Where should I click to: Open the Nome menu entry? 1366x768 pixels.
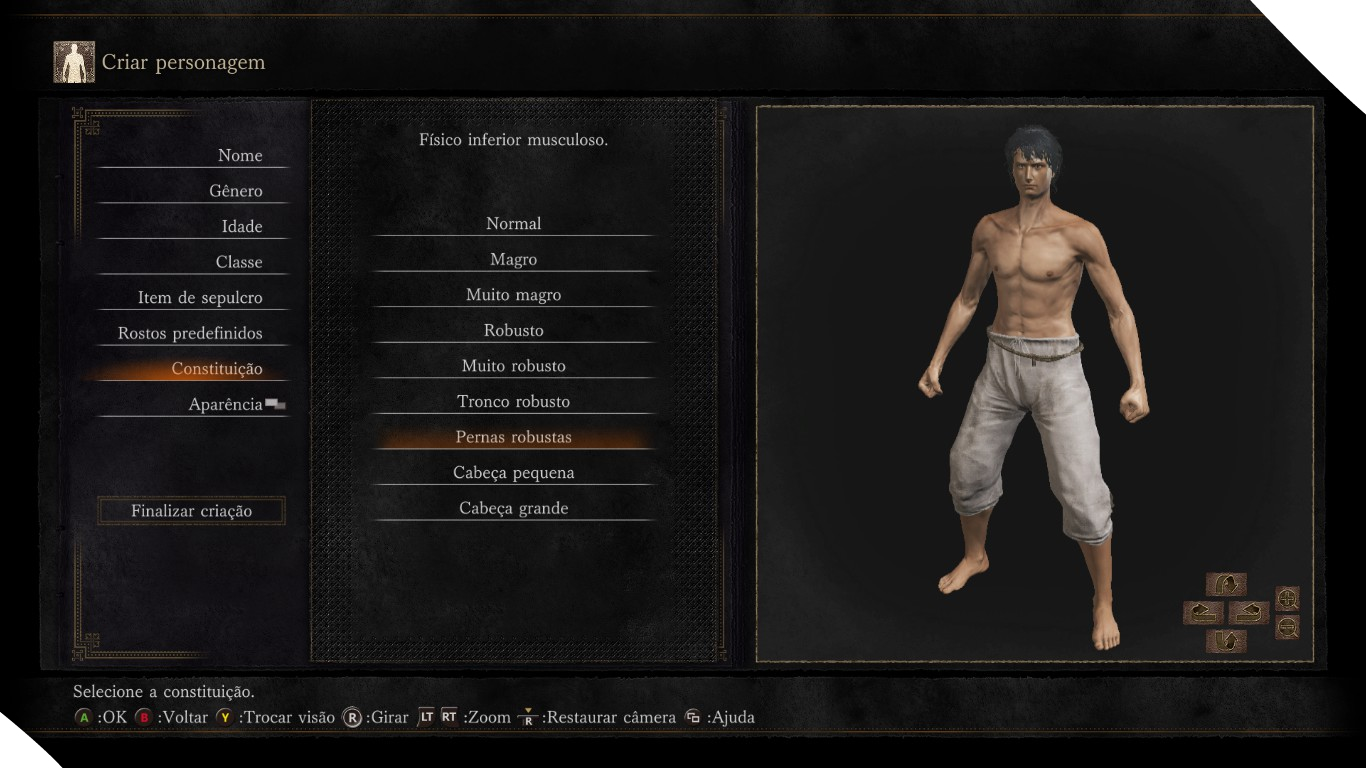coord(240,155)
